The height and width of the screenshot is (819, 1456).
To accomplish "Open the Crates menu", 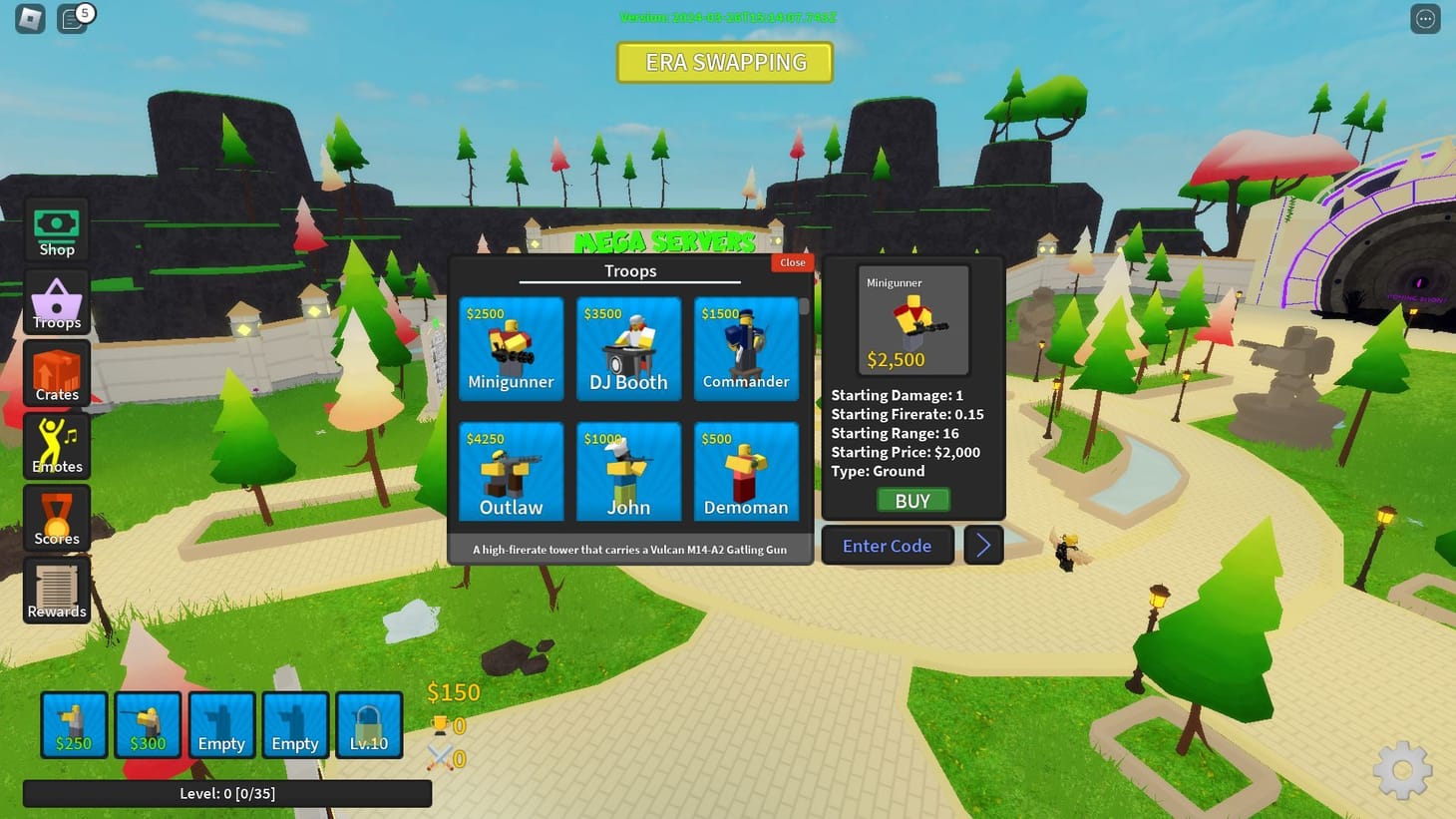I will [x=56, y=373].
